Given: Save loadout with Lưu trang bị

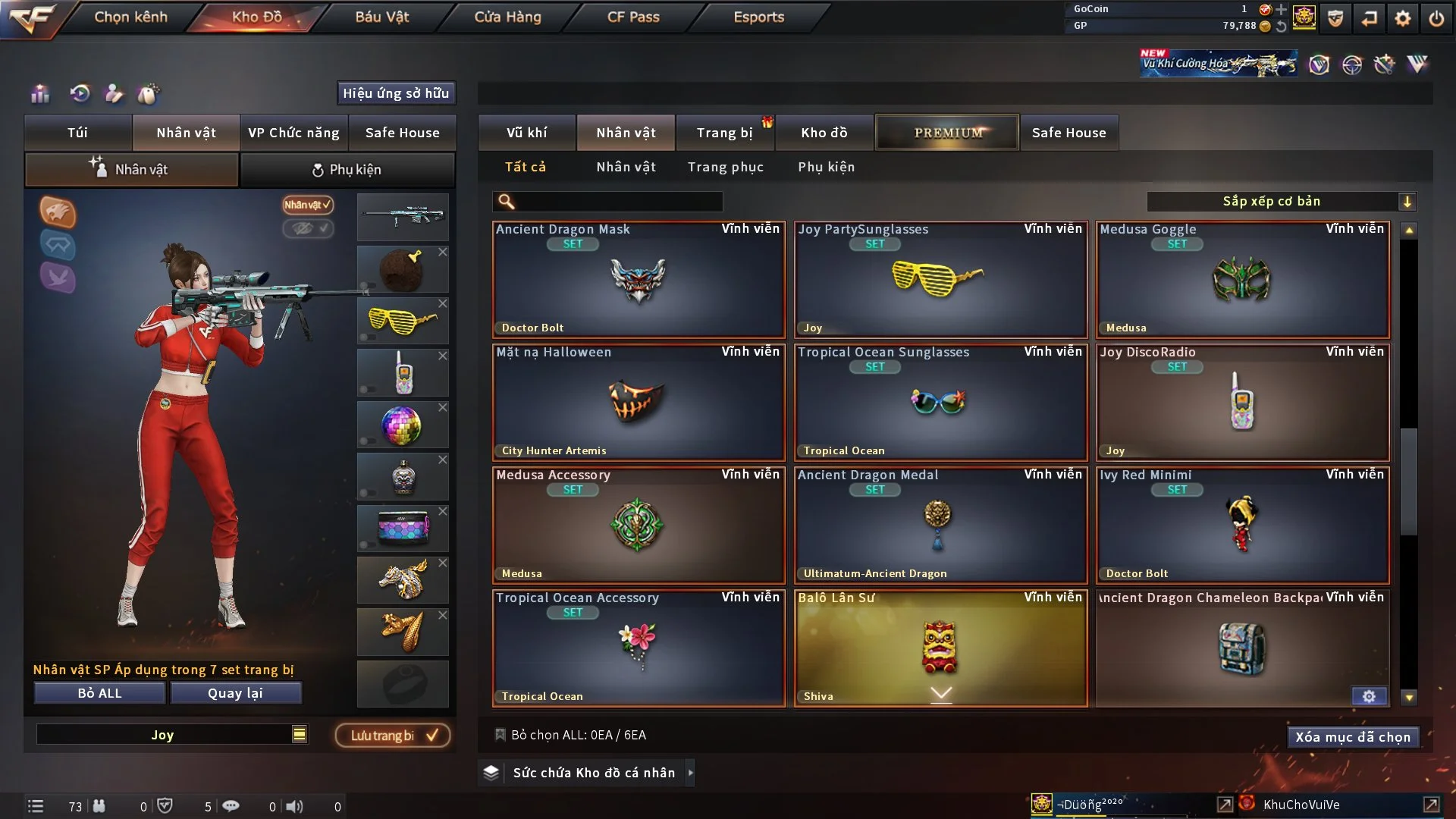Looking at the screenshot, I should (x=393, y=736).
